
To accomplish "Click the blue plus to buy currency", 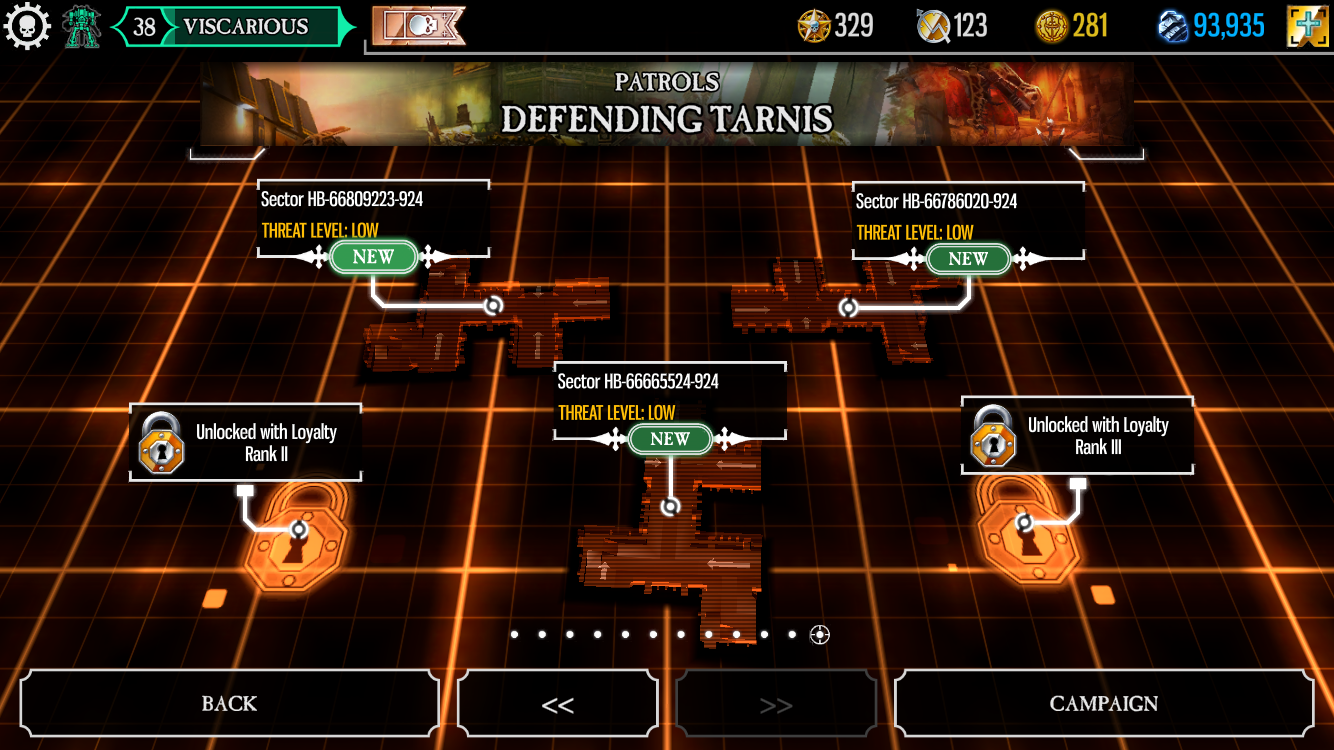I will pyautogui.click(x=1307, y=26).
